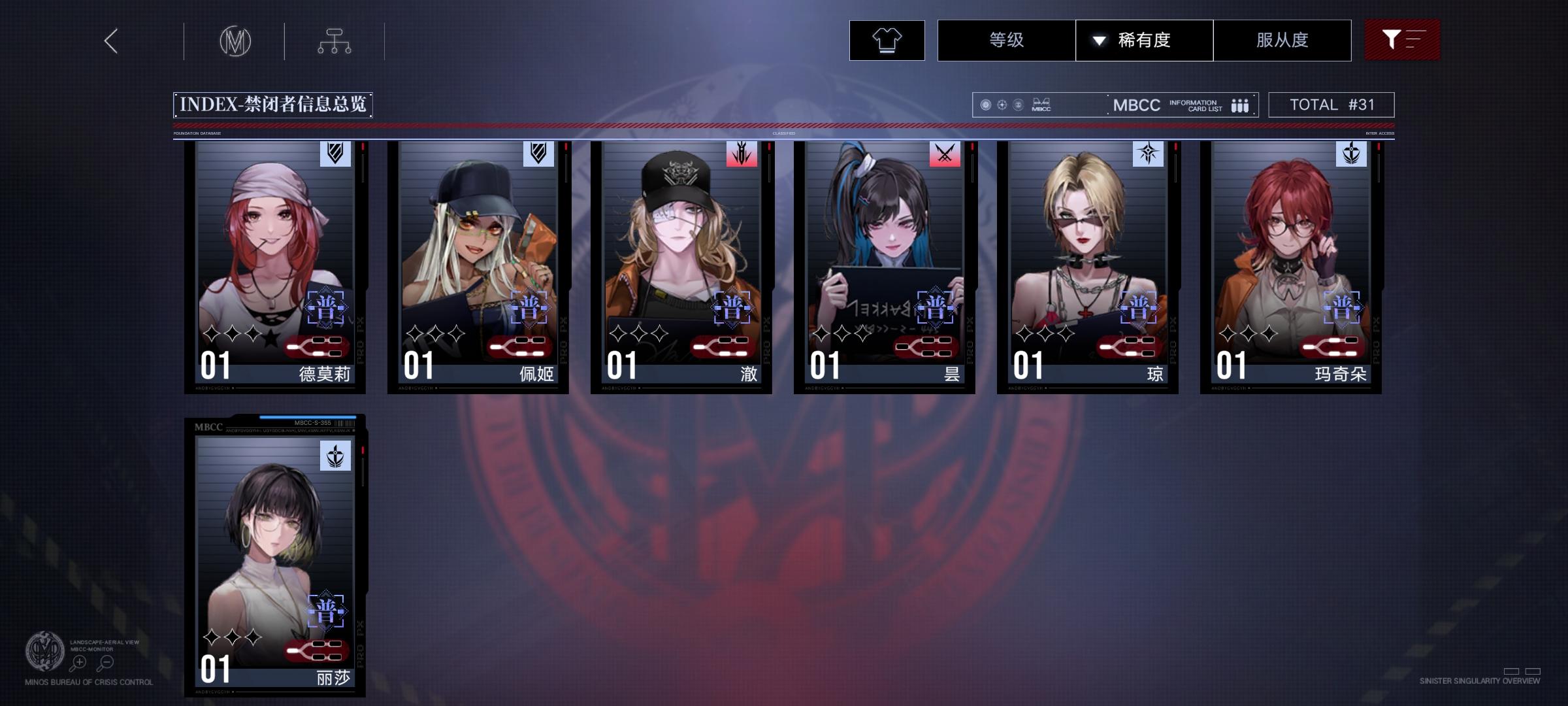
Task: Switch sorting to the 等级 tab
Action: tap(1005, 40)
